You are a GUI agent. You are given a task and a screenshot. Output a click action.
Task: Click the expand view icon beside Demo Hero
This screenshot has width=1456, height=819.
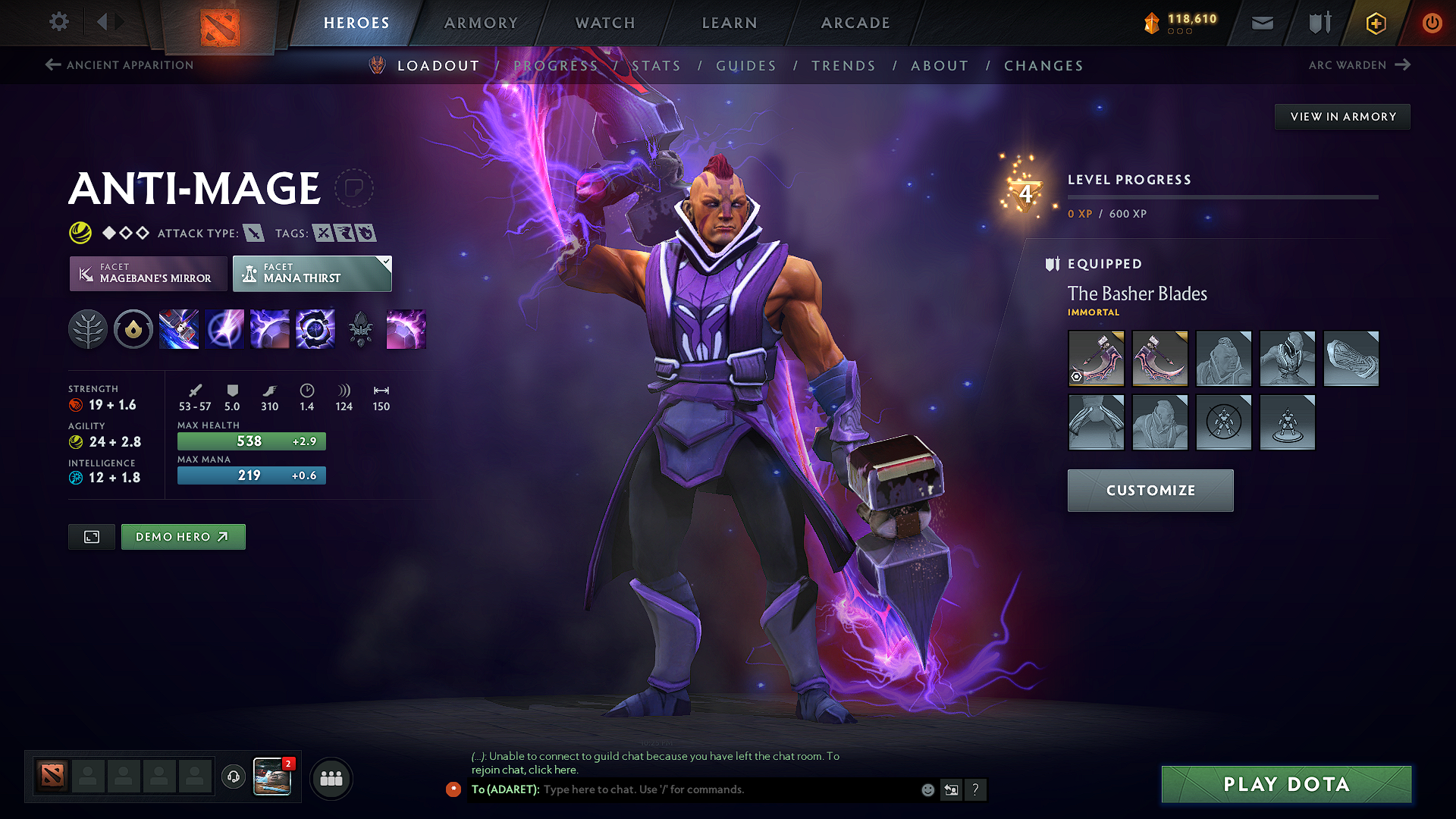coord(91,536)
